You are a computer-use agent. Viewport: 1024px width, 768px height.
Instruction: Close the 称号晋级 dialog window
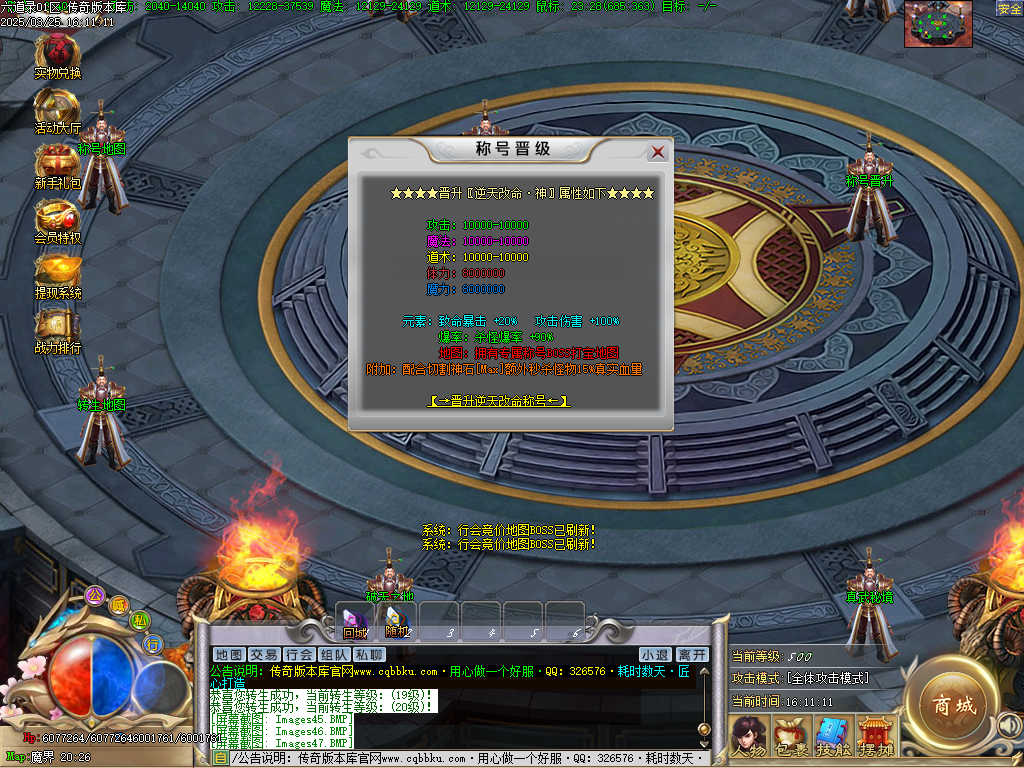pyautogui.click(x=657, y=152)
